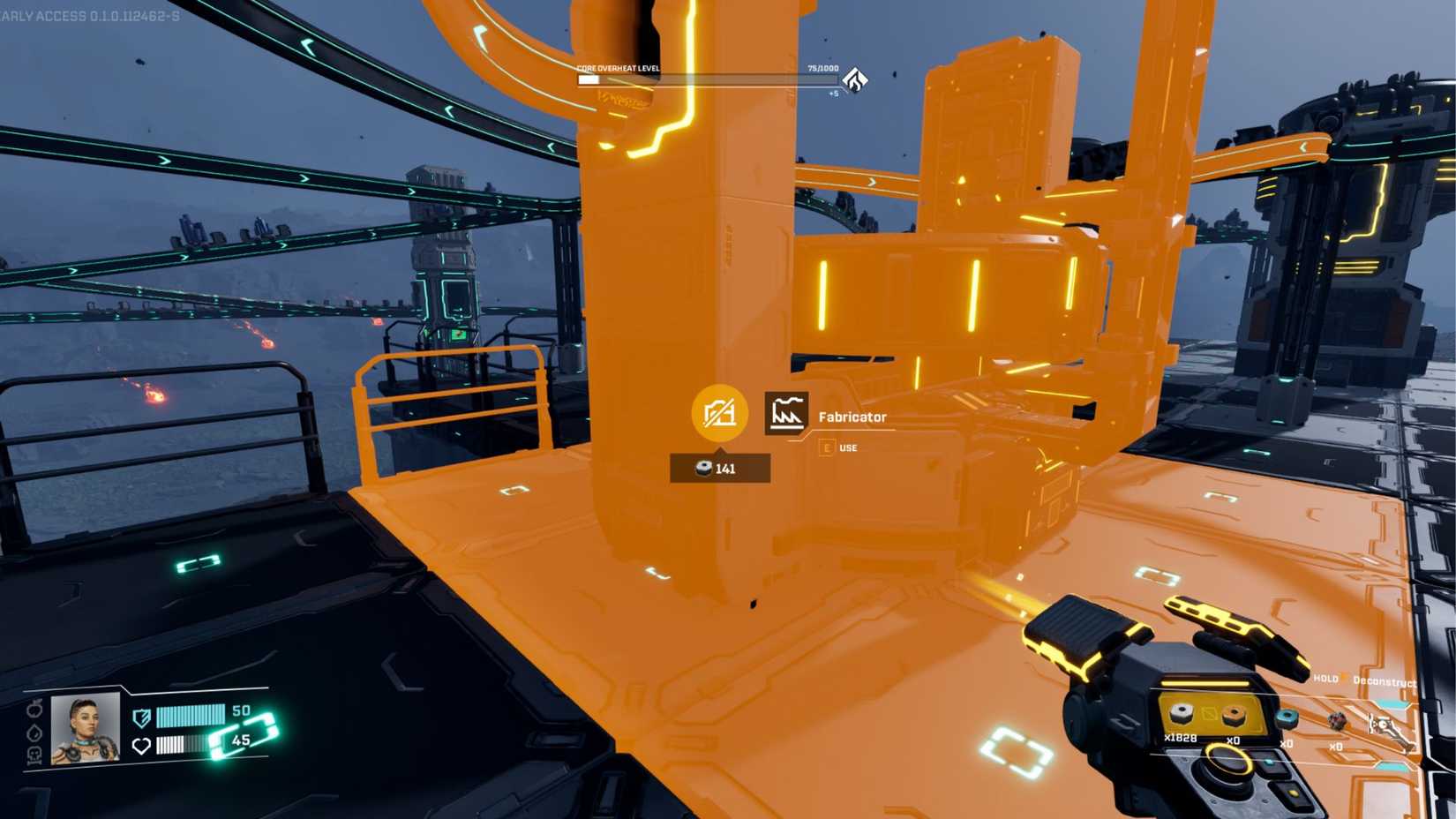Click the skull icon below the droplet icon
The height and width of the screenshot is (819, 1456).
coord(36,756)
